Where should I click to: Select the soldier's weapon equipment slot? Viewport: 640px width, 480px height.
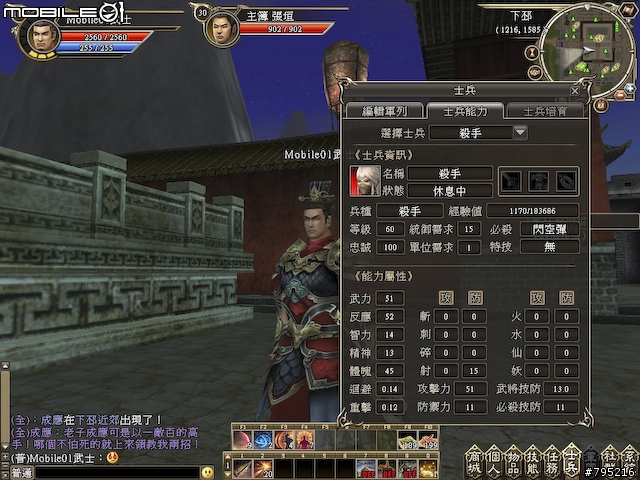(x=512, y=181)
